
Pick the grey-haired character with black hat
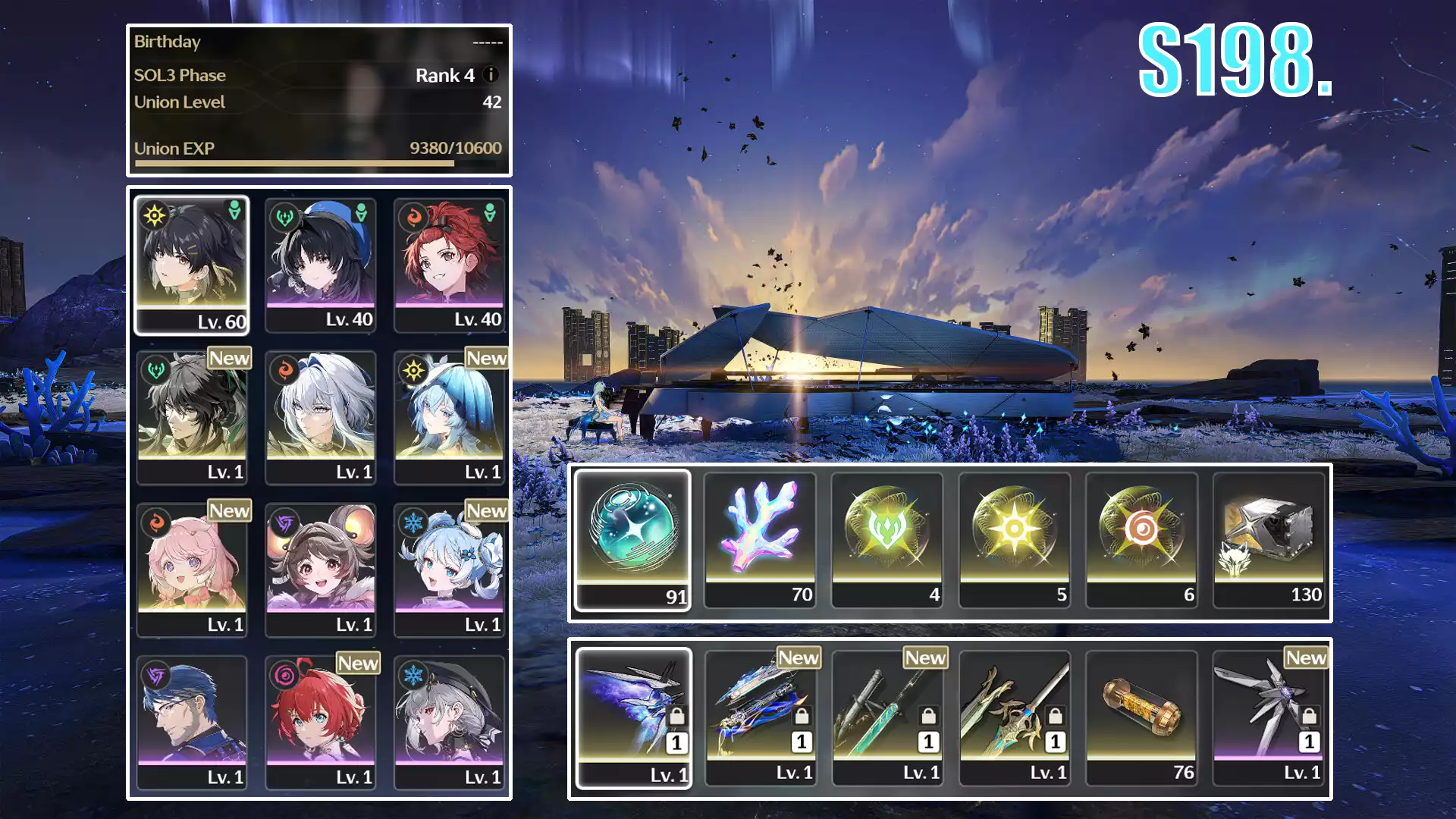(x=449, y=722)
